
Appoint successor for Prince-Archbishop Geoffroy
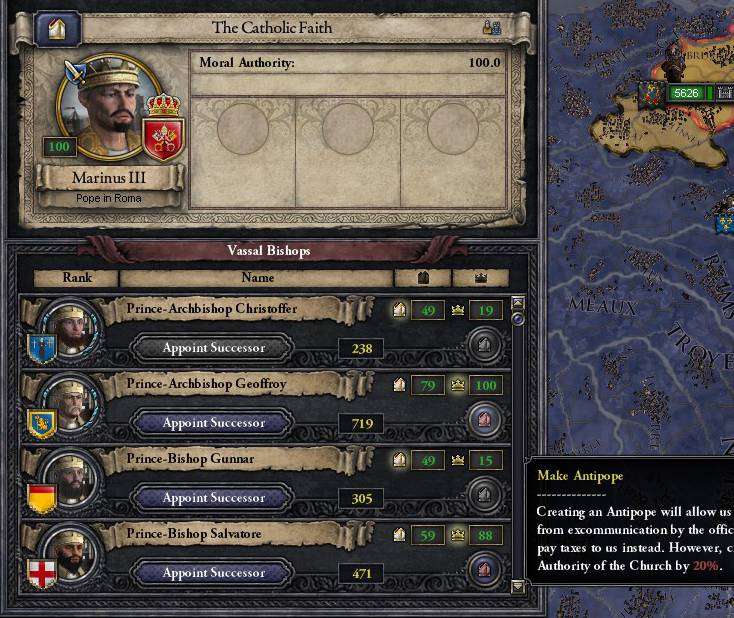pyautogui.click(x=214, y=423)
